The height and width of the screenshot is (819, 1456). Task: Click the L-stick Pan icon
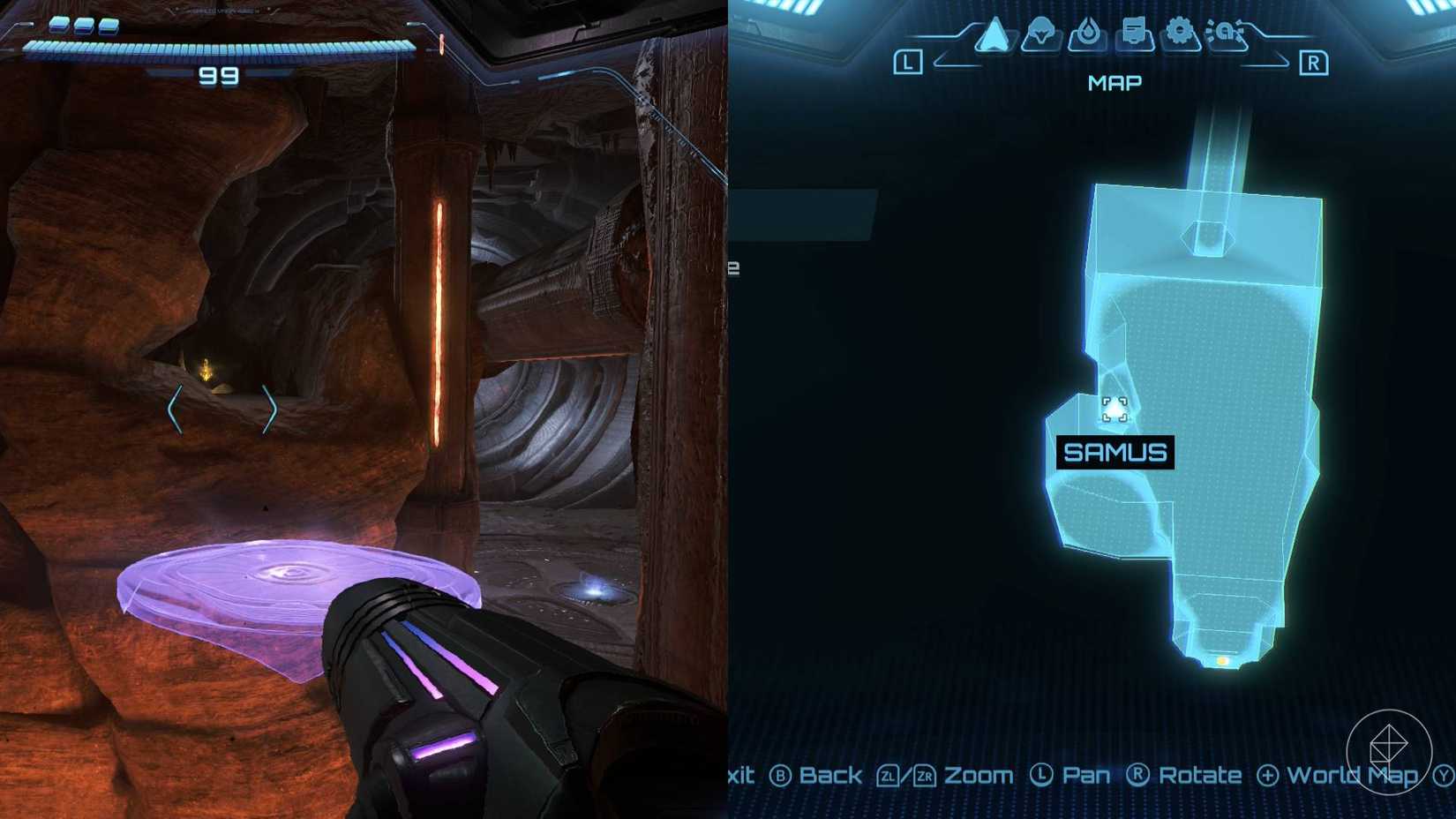(x=1045, y=775)
